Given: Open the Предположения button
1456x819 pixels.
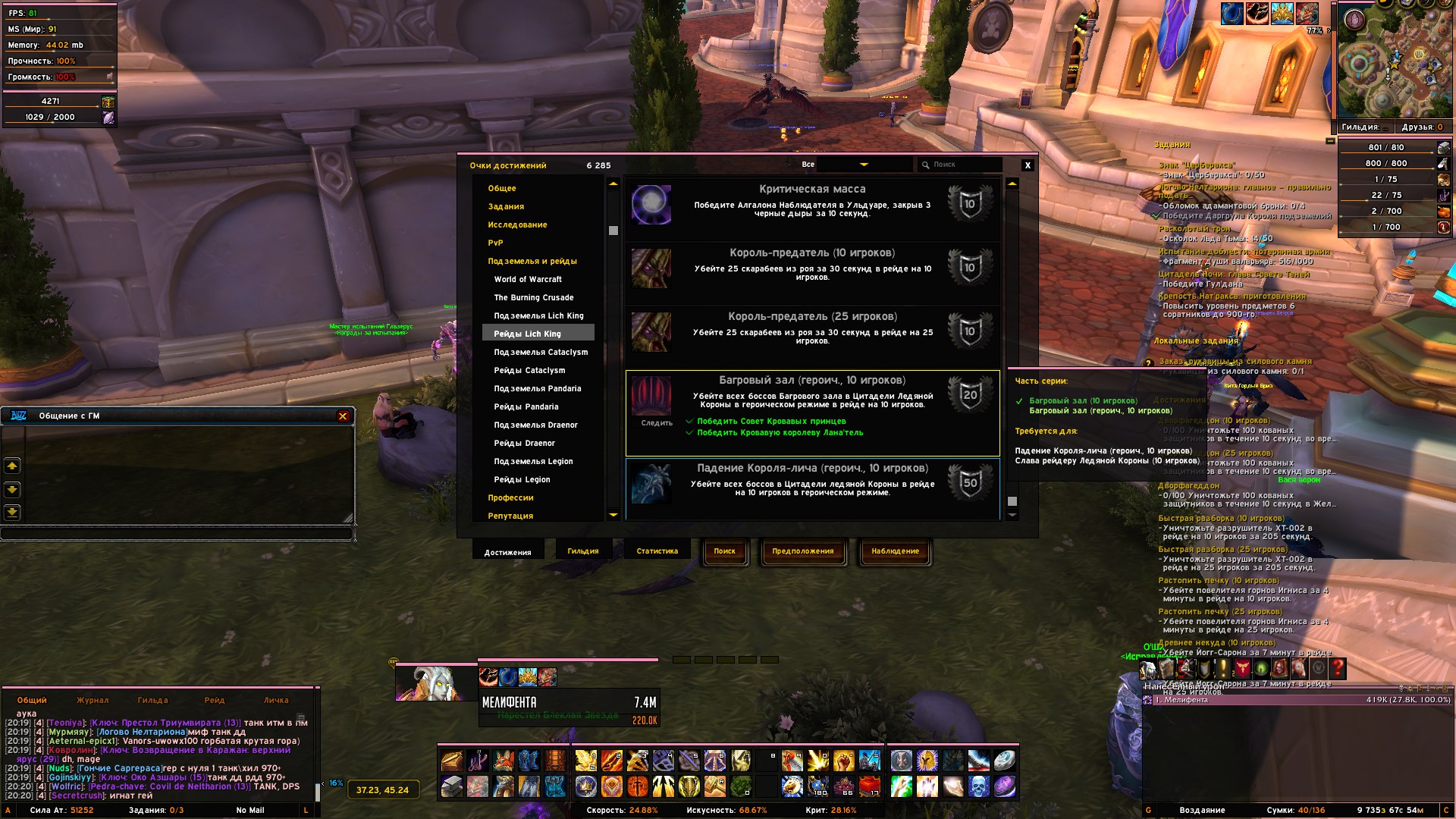Looking at the screenshot, I should point(802,551).
